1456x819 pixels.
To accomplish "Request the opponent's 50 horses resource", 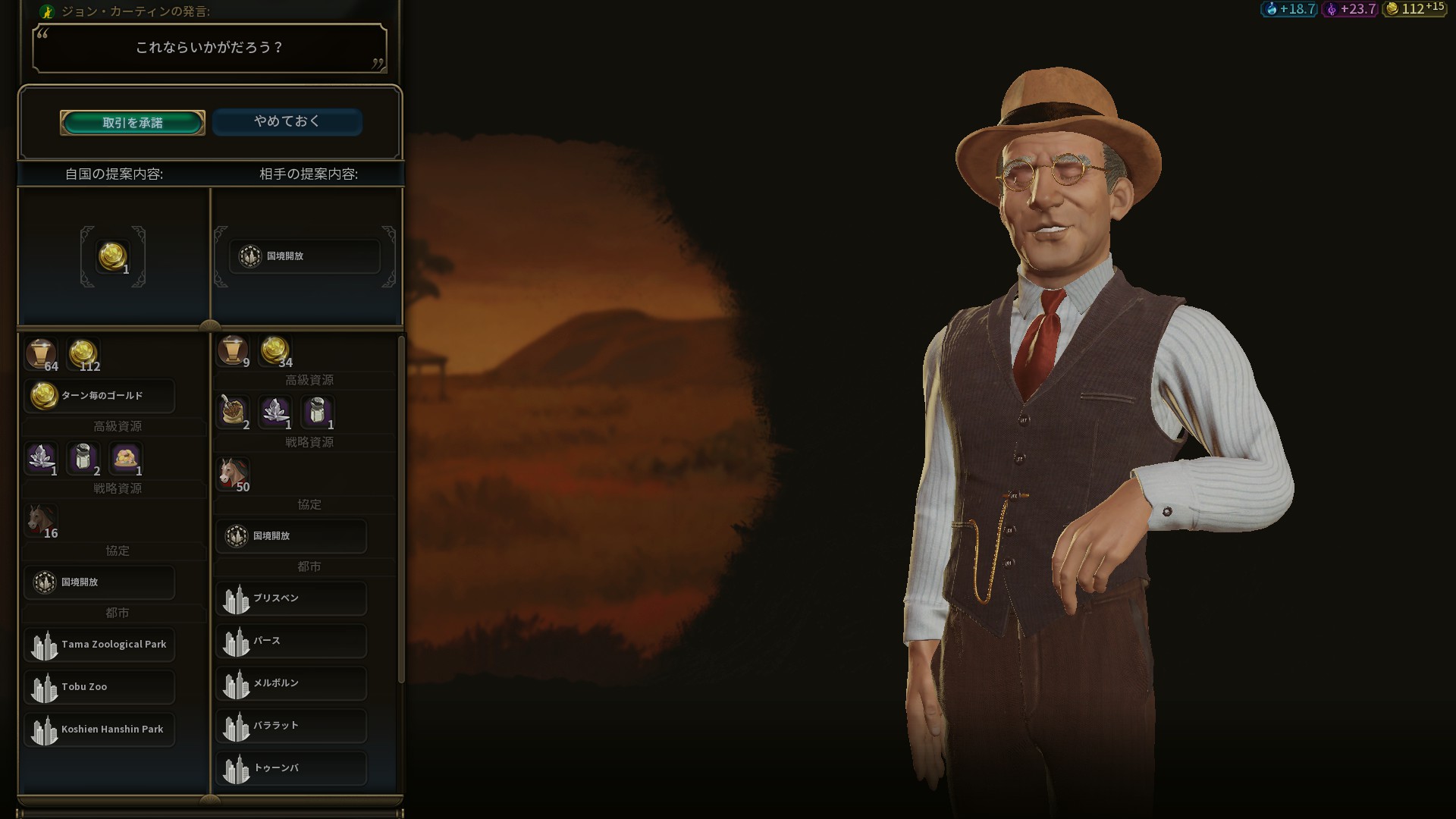I will tap(233, 474).
